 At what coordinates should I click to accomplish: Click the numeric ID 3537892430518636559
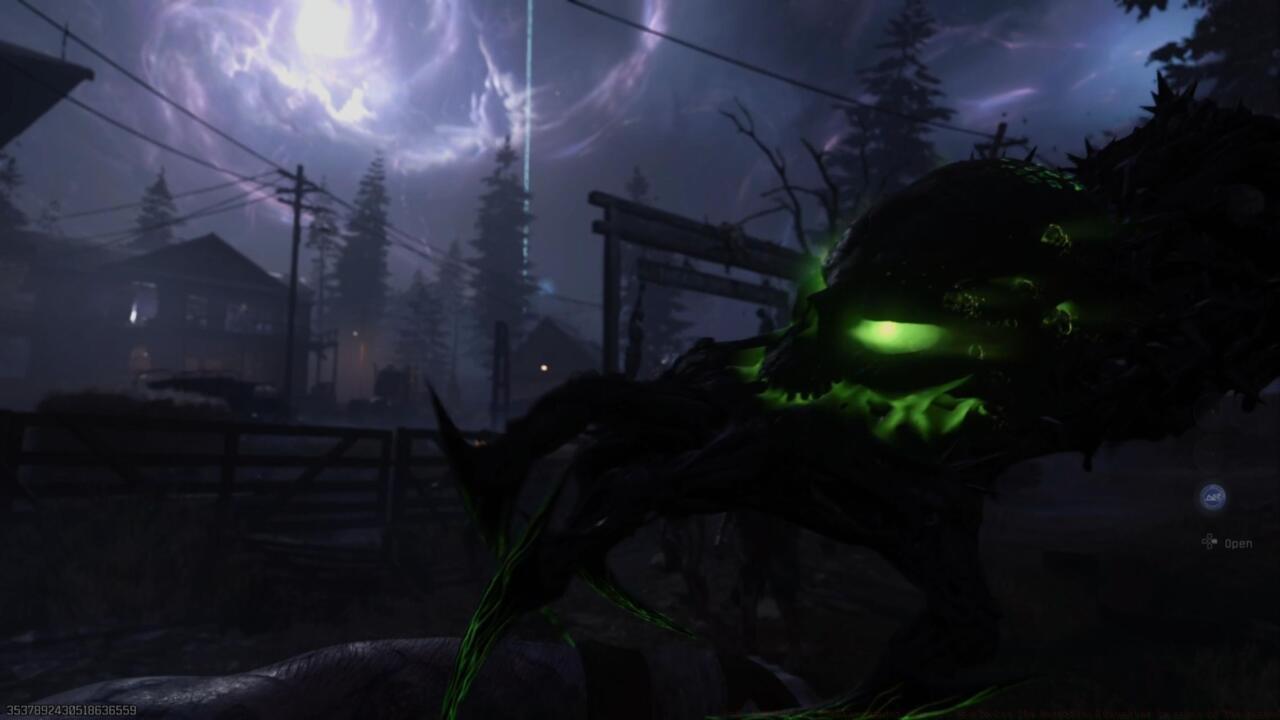pyautogui.click(x=70, y=709)
